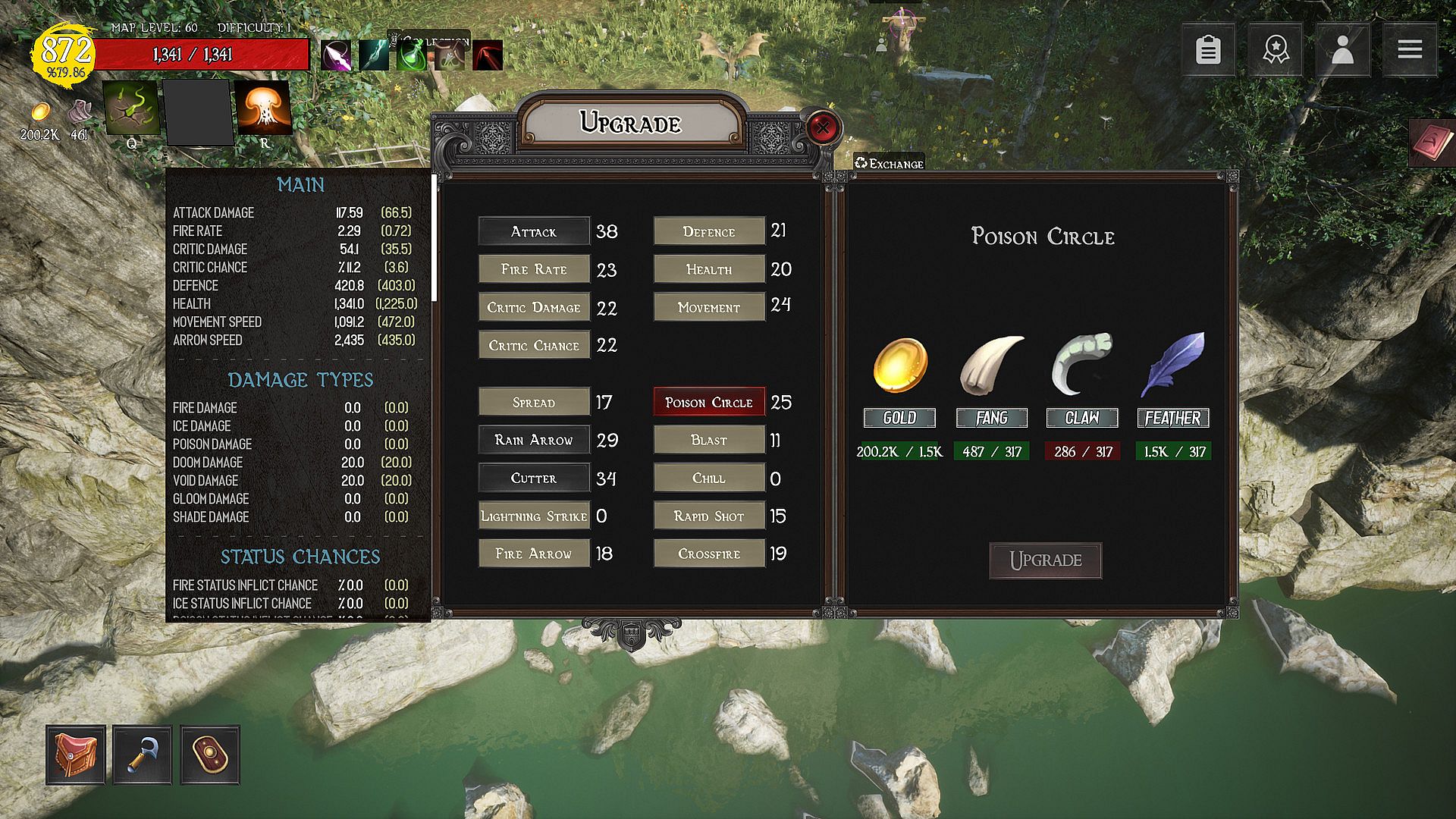Choose the Fire Rate upgrade
The image size is (1456, 819).
click(x=534, y=269)
